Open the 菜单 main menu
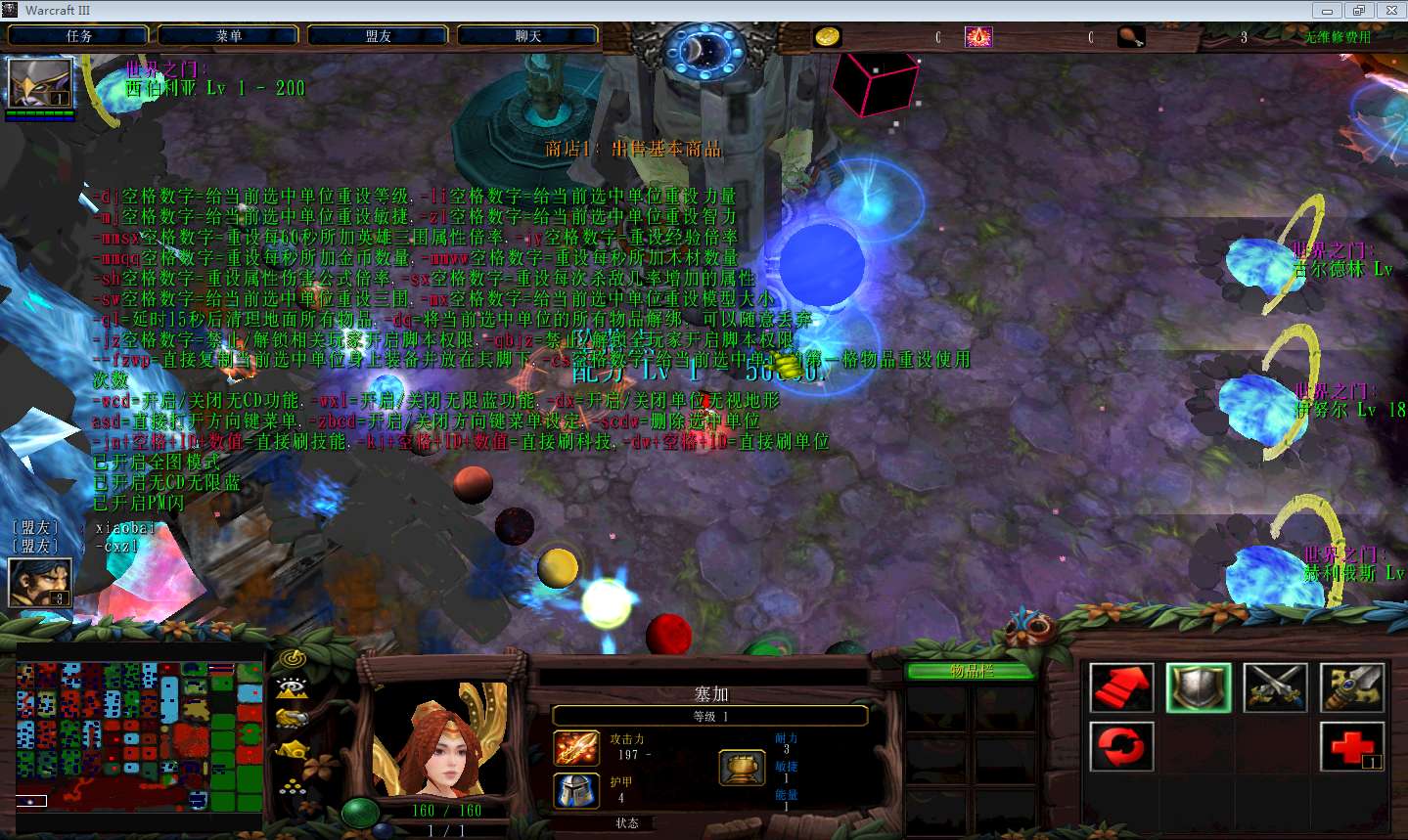1408x840 pixels. (228, 36)
